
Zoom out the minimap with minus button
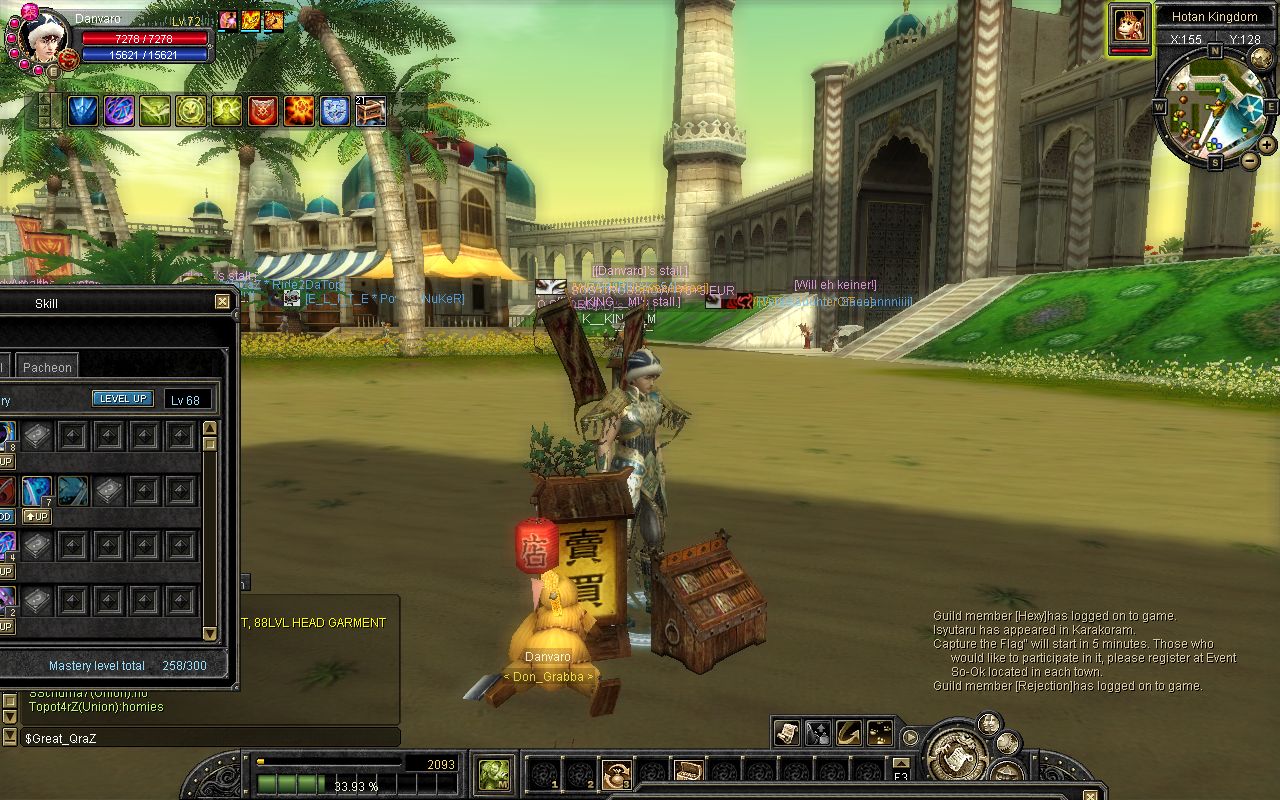(x=1250, y=160)
